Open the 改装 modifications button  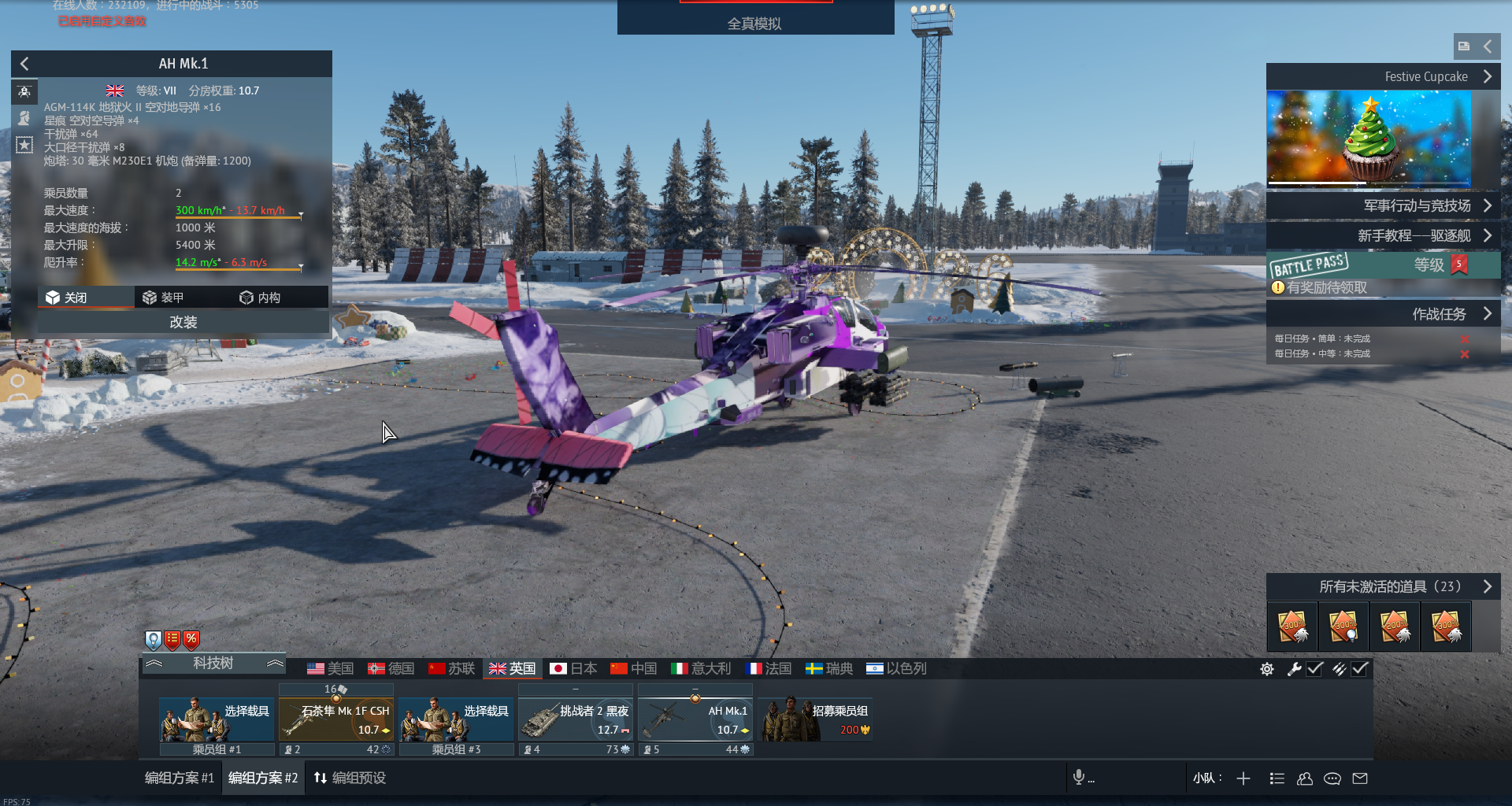click(x=183, y=322)
